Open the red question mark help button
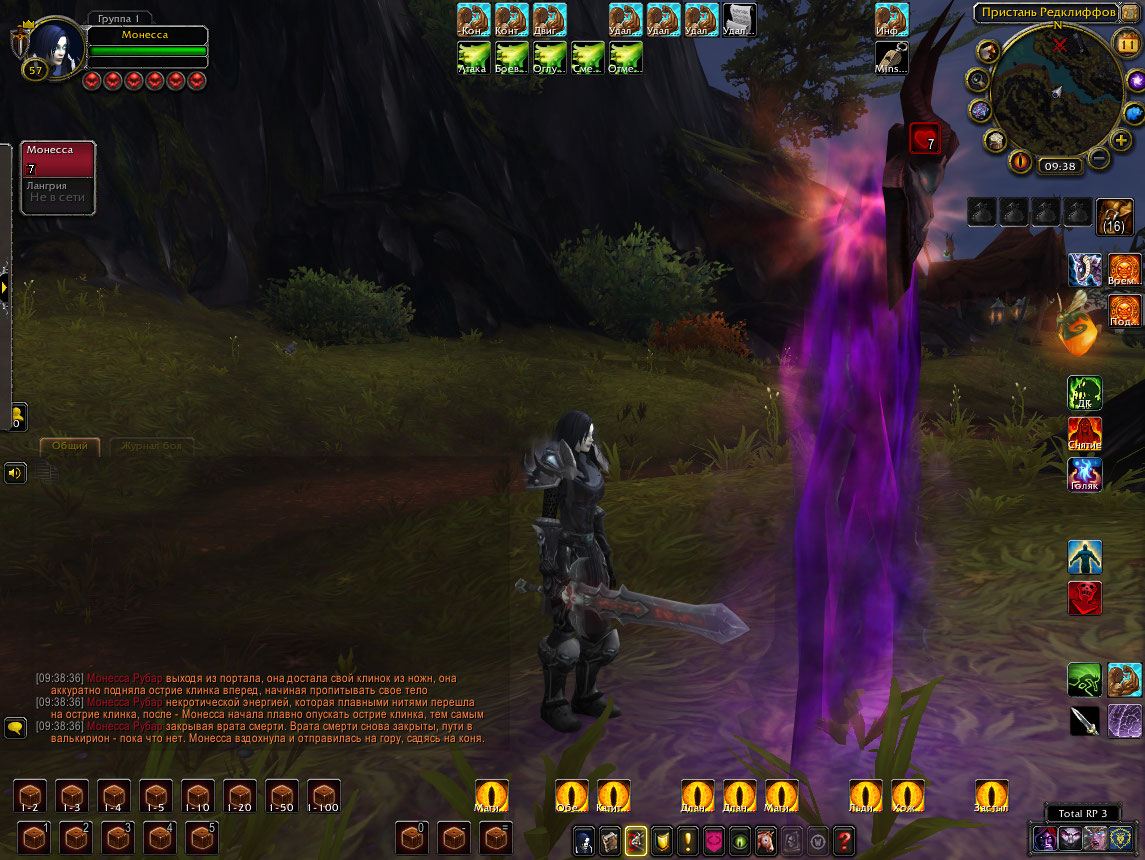Image resolution: width=1145 pixels, height=860 pixels. click(844, 841)
